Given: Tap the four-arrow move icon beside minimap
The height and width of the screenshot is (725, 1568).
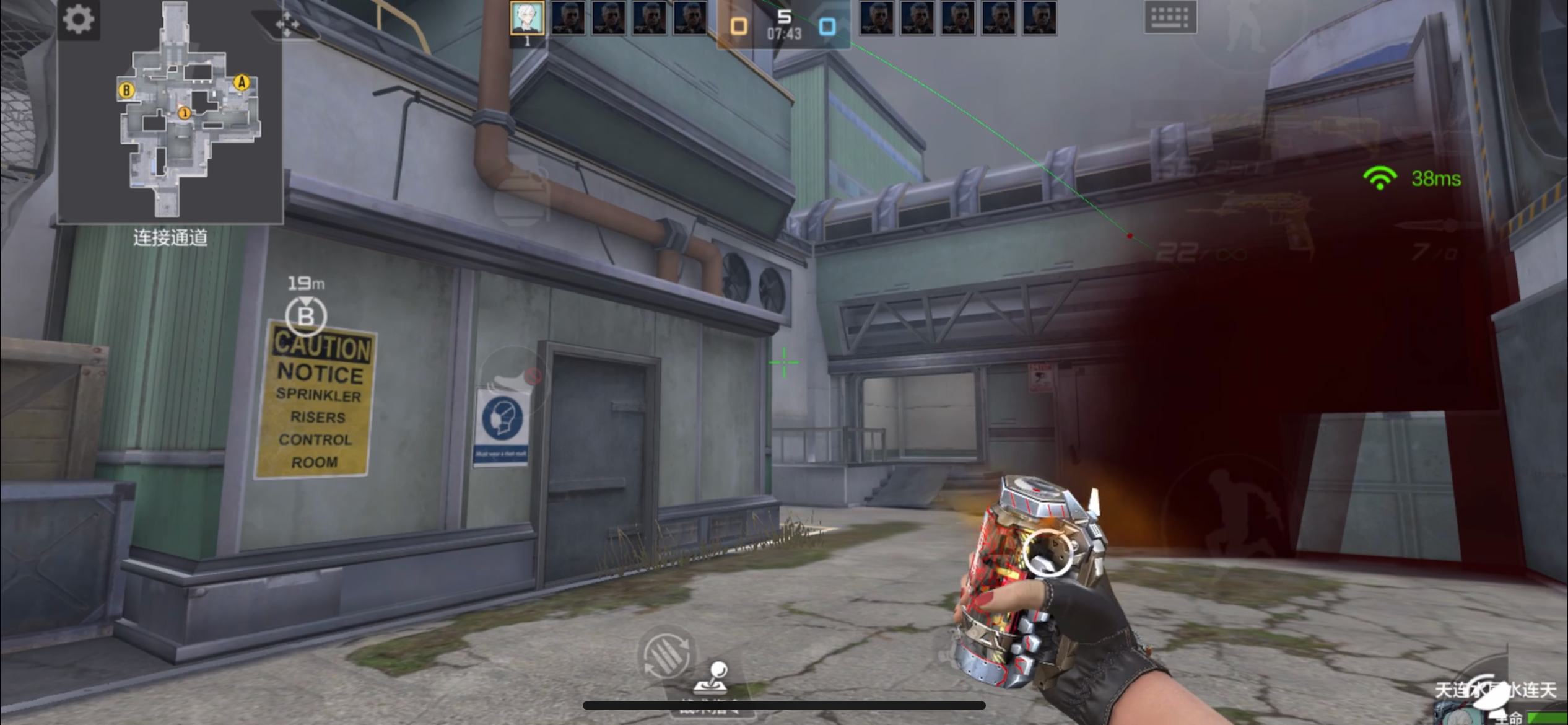Looking at the screenshot, I should pos(287,25).
